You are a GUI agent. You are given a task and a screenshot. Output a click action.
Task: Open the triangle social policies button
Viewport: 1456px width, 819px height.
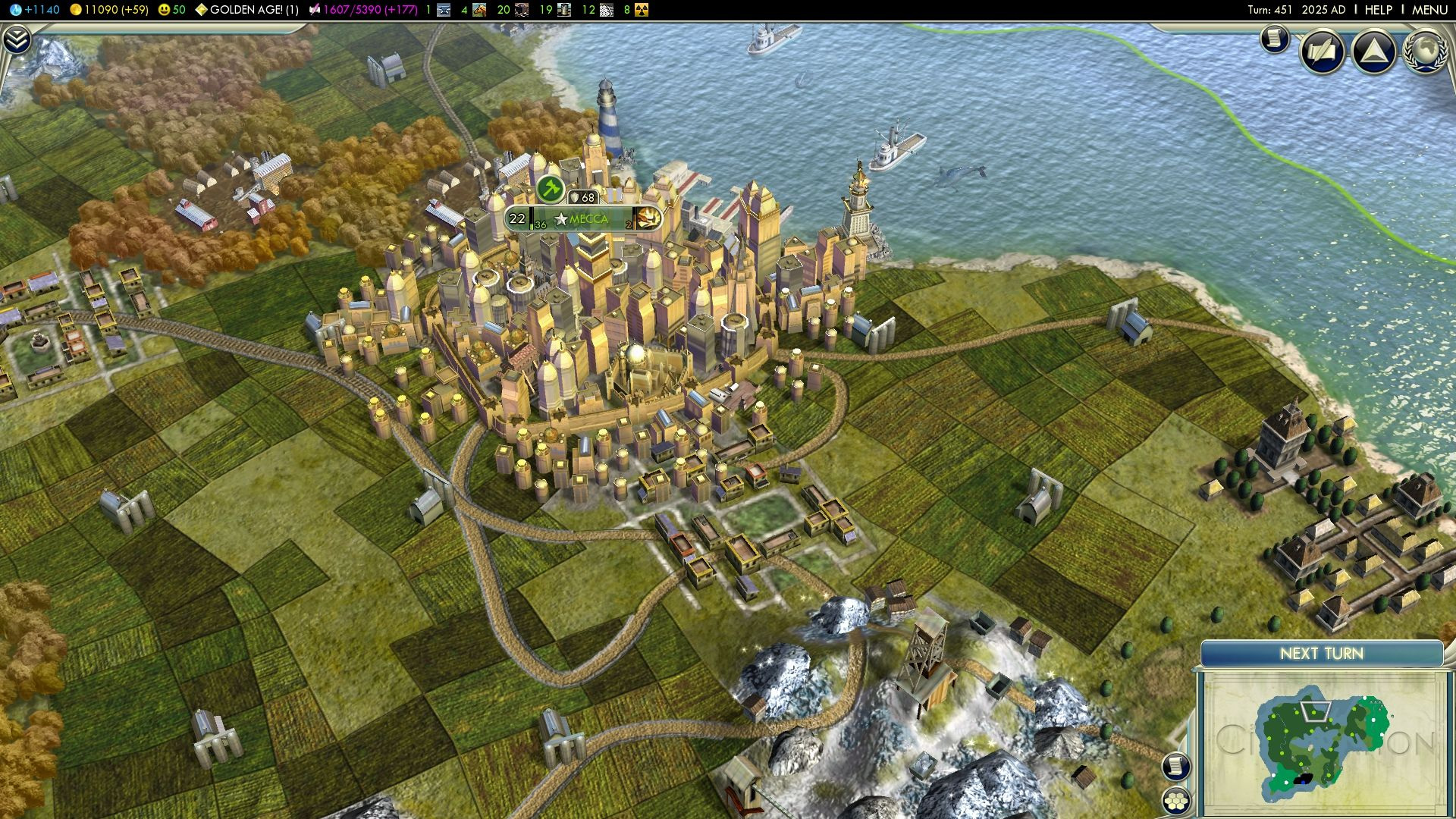1373,52
